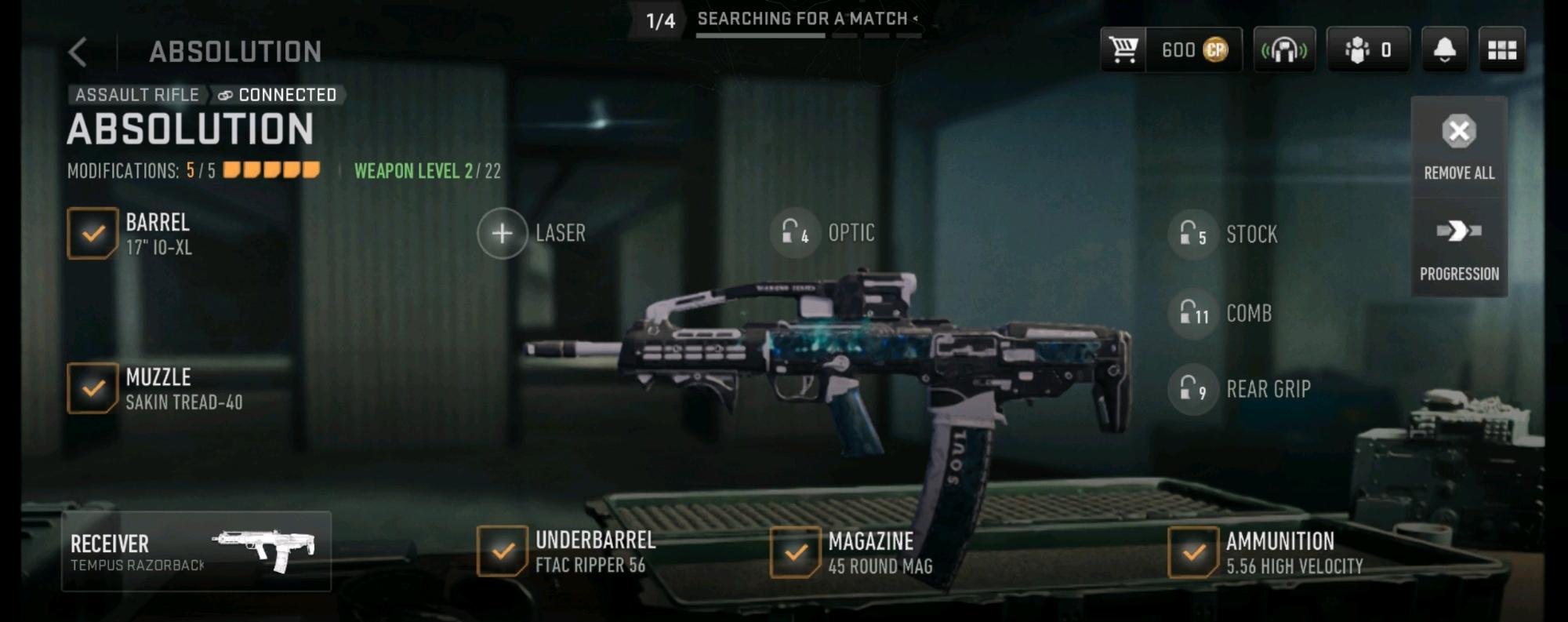Viewport: 1568px width, 622px height.
Task: Open the party members button
Action: [x=1367, y=50]
